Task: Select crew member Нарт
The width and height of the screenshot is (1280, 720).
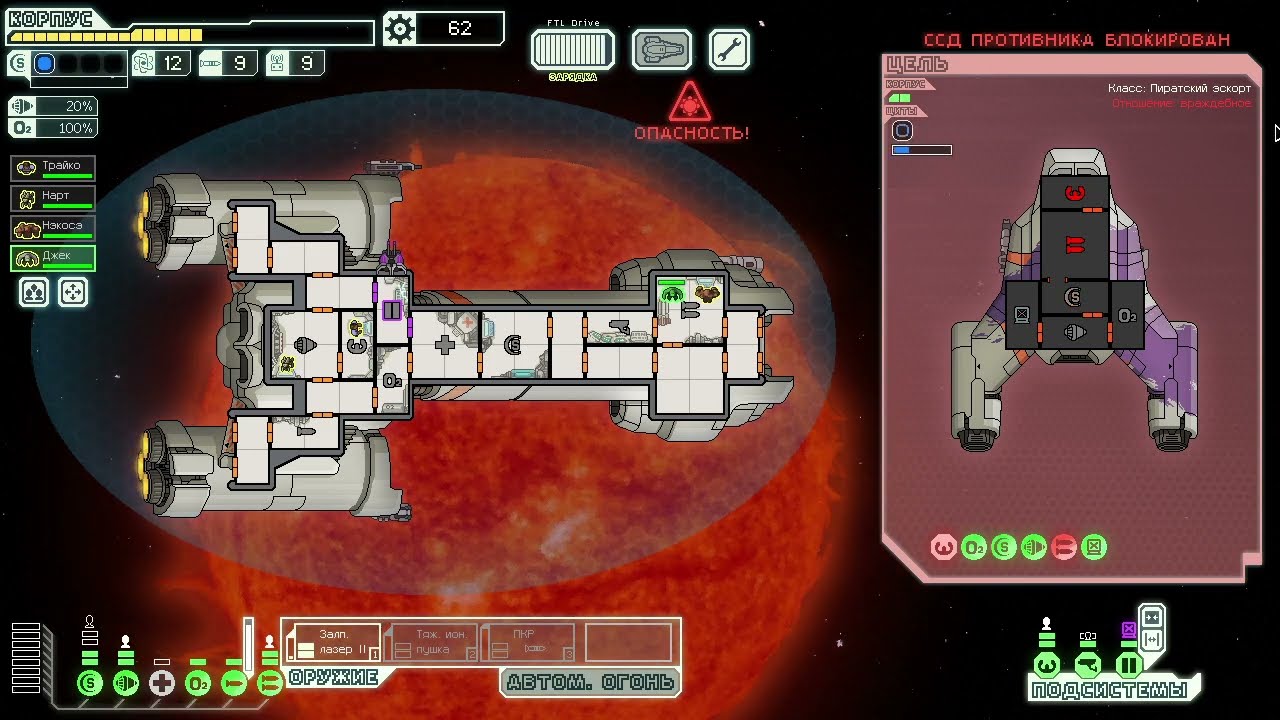Action: click(54, 197)
